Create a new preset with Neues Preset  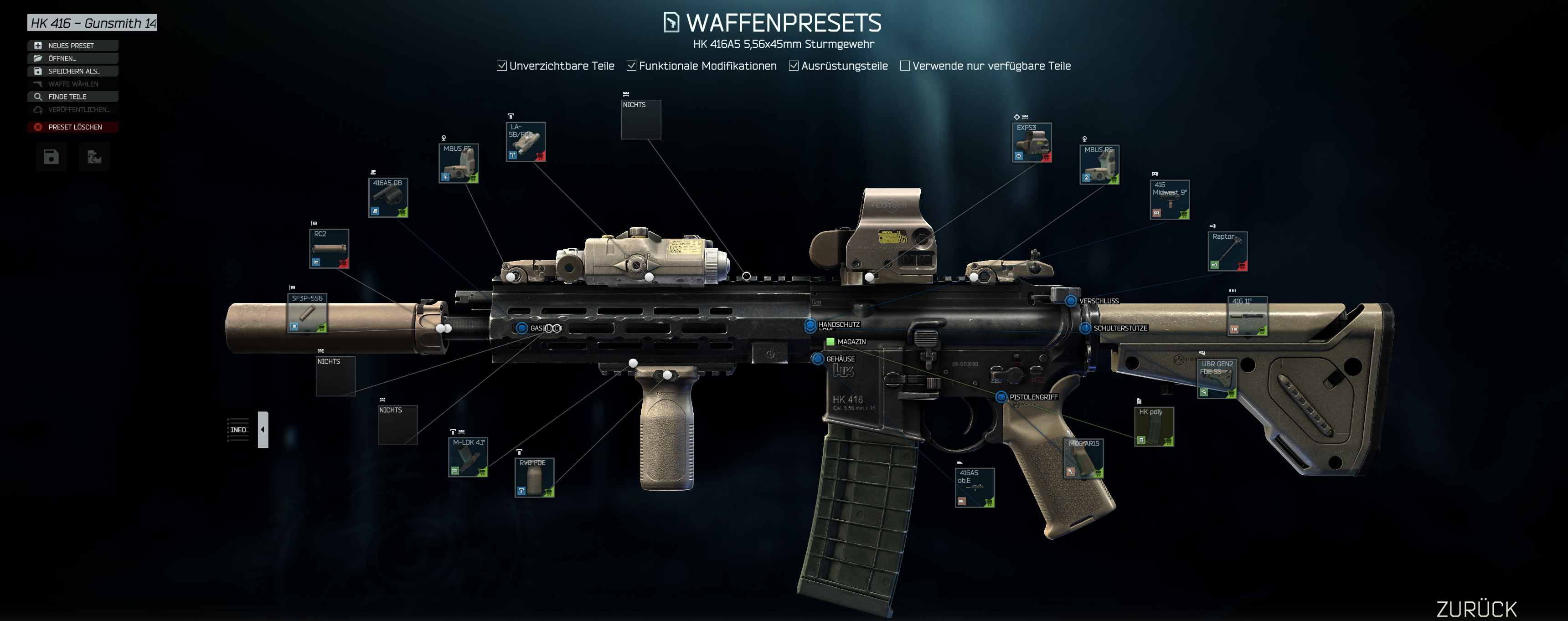(72, 46)
